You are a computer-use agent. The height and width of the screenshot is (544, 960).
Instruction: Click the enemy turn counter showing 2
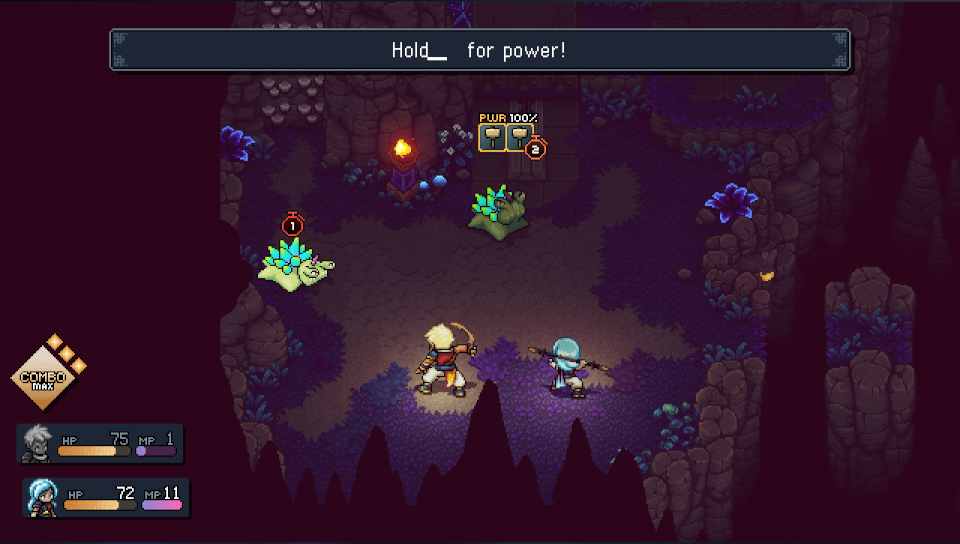(535, 149)
